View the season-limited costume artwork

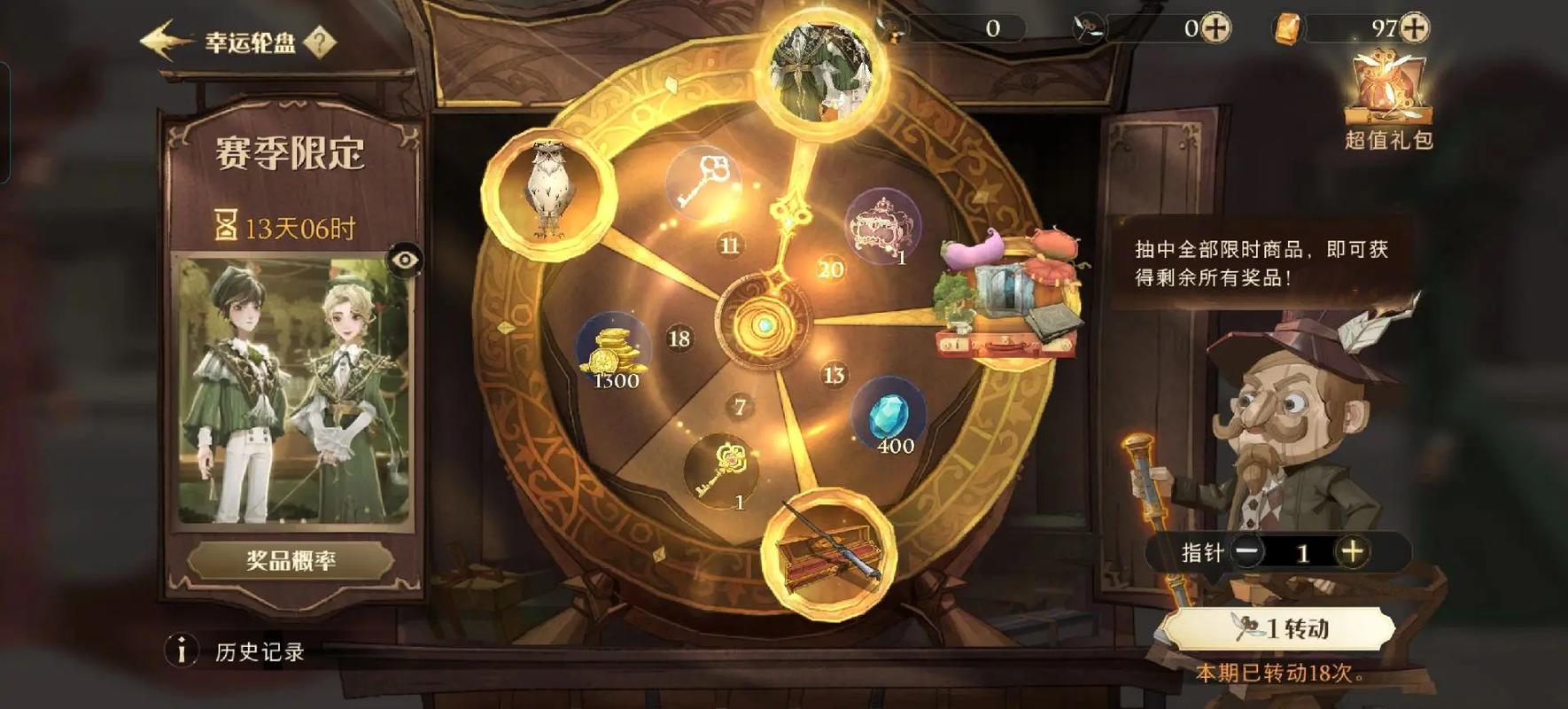click(293, 390)
